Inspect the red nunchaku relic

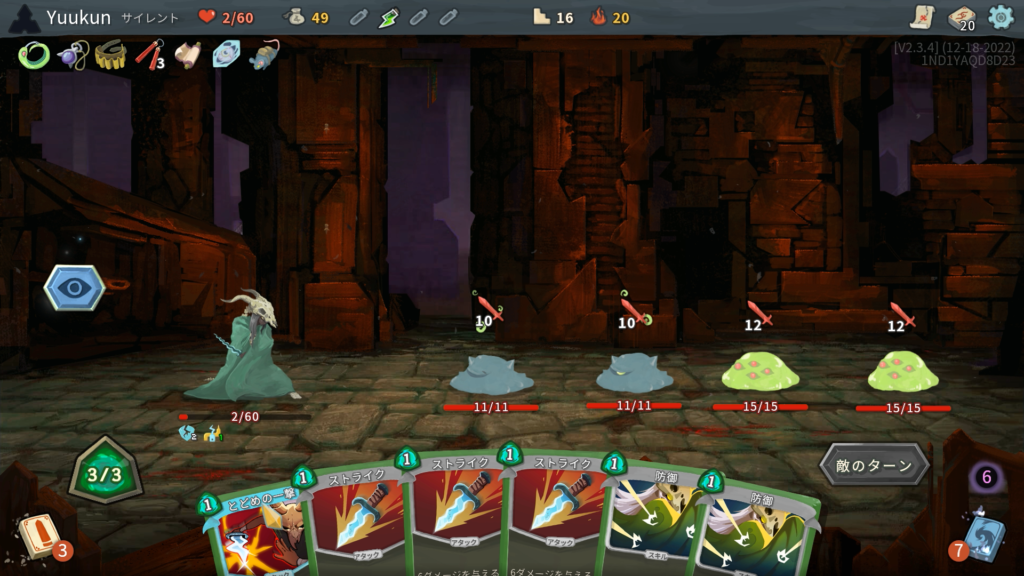tap(149, 55)
